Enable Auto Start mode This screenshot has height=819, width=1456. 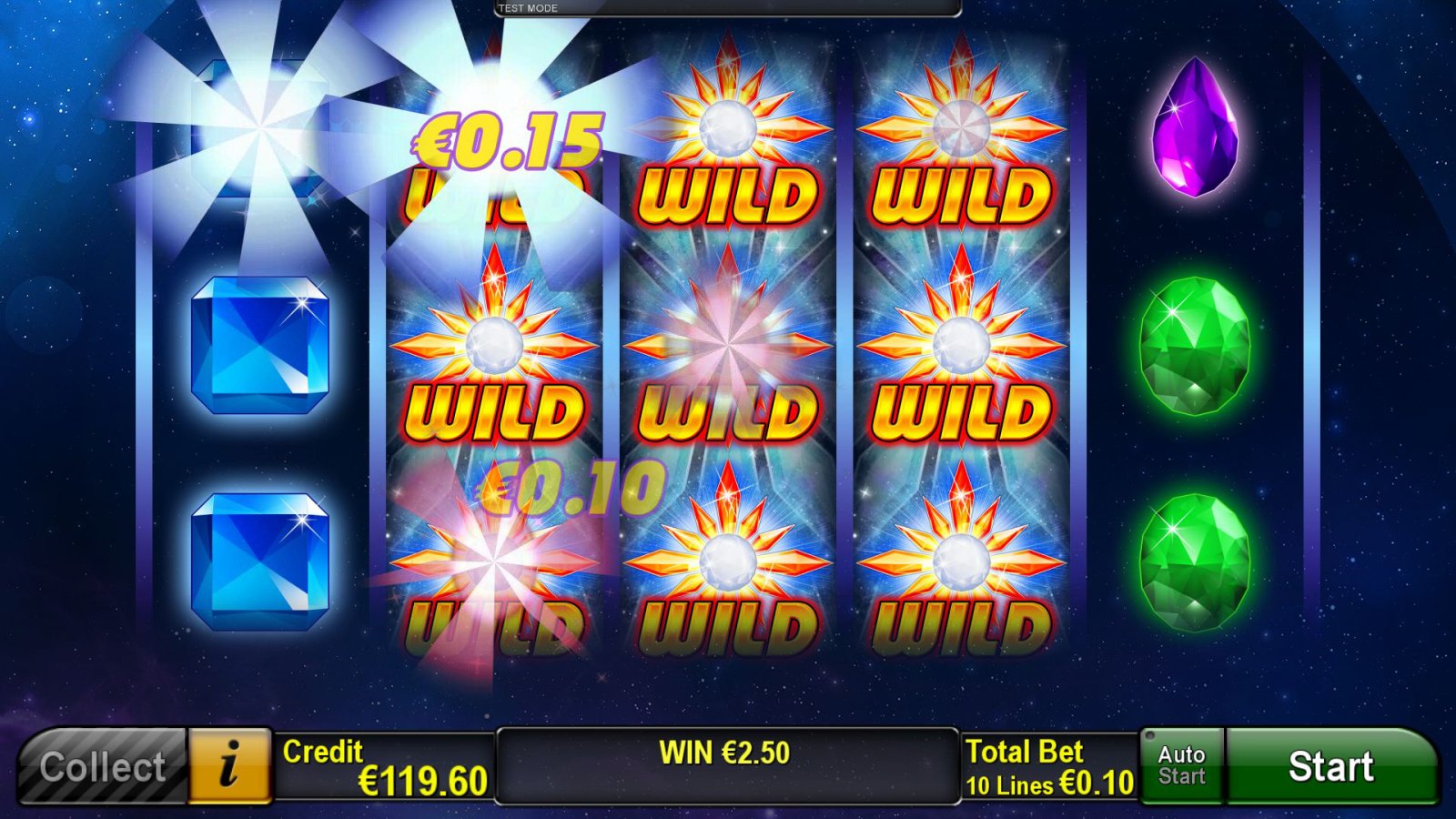click(x=1181, y=764)
